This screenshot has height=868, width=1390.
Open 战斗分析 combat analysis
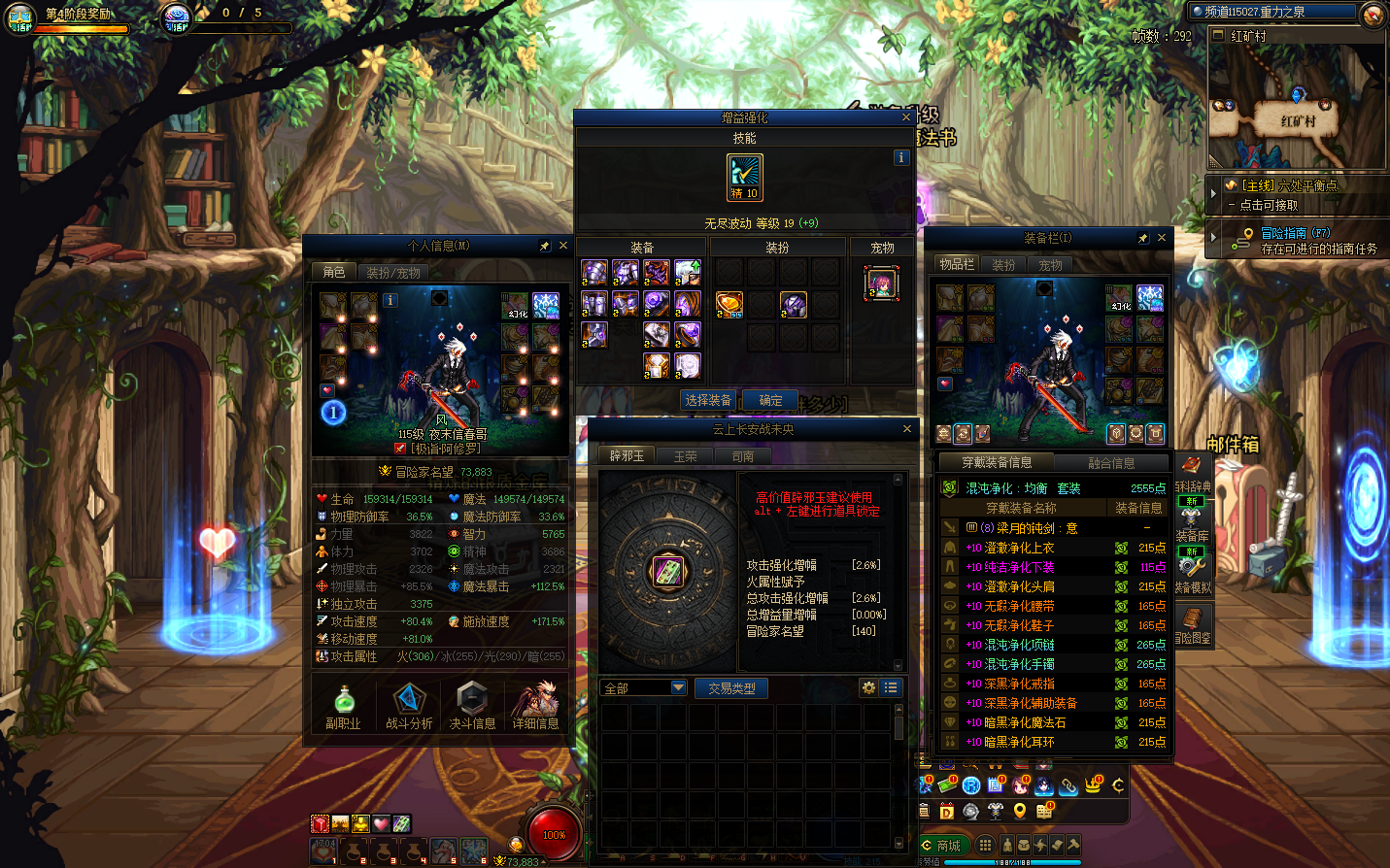coord(409,705)
